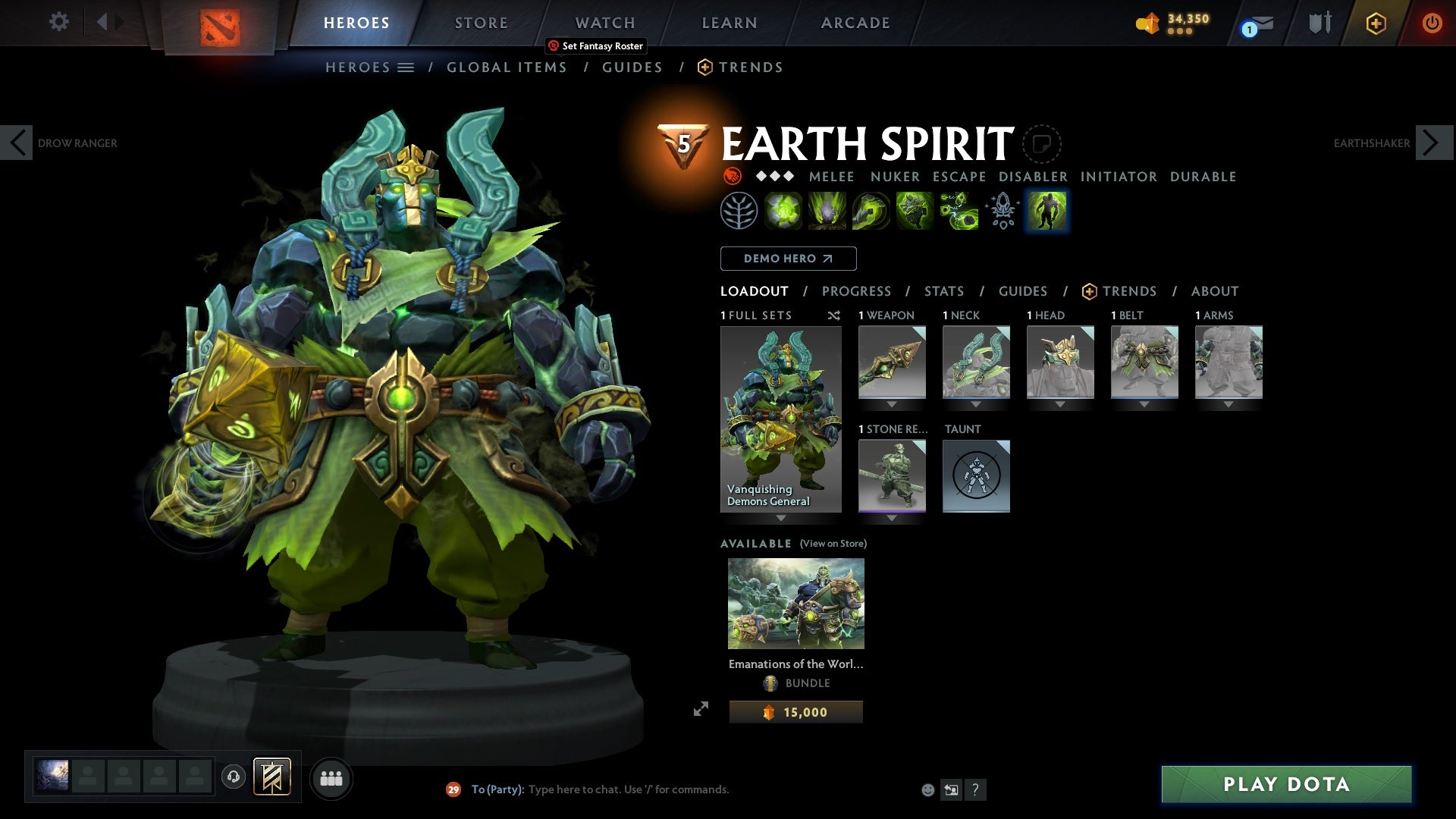Click the power off button
The width and height of the screenshot is (1456, 819).
1433,23
